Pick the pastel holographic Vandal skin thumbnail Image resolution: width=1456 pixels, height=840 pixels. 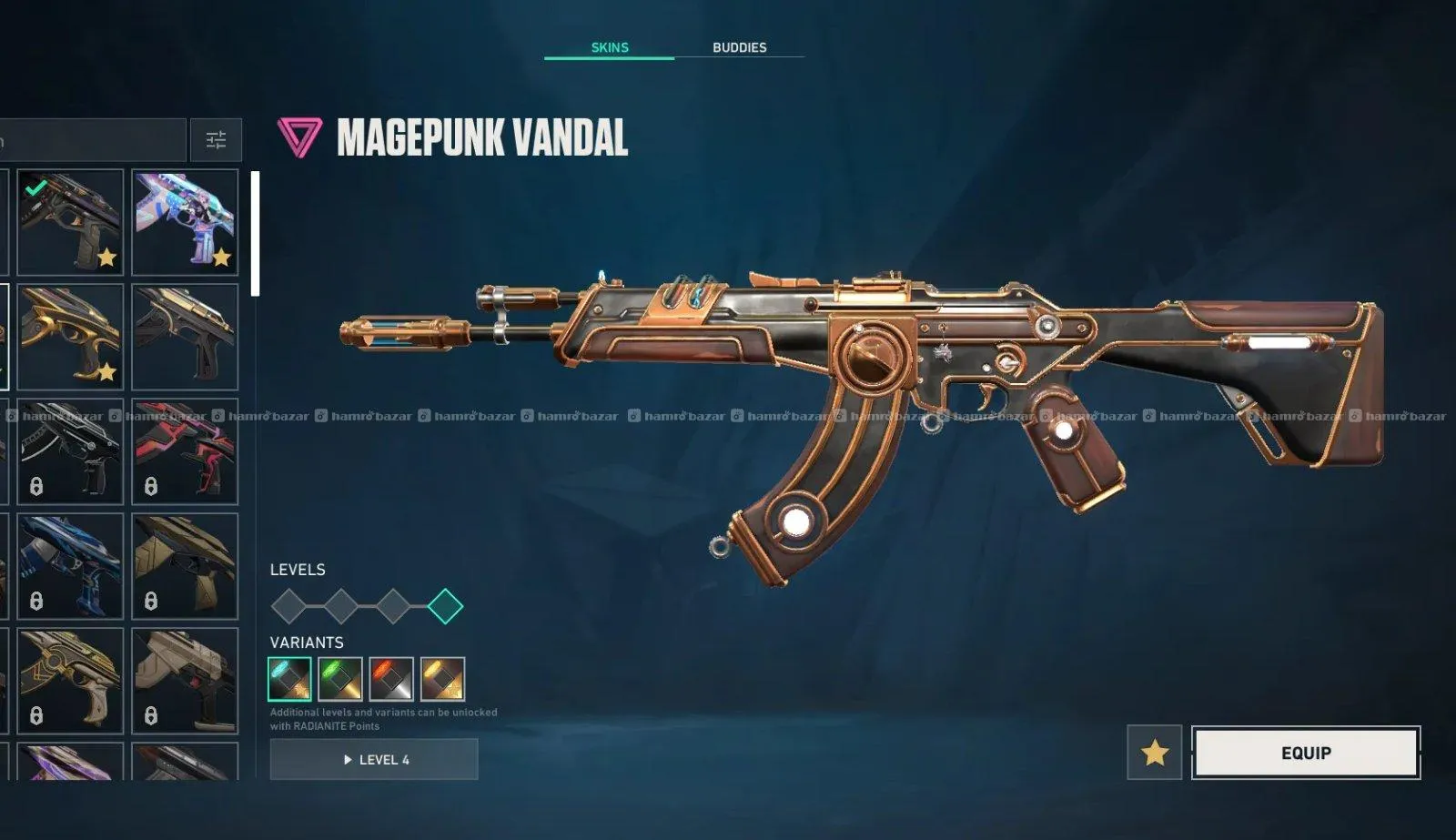185,222
